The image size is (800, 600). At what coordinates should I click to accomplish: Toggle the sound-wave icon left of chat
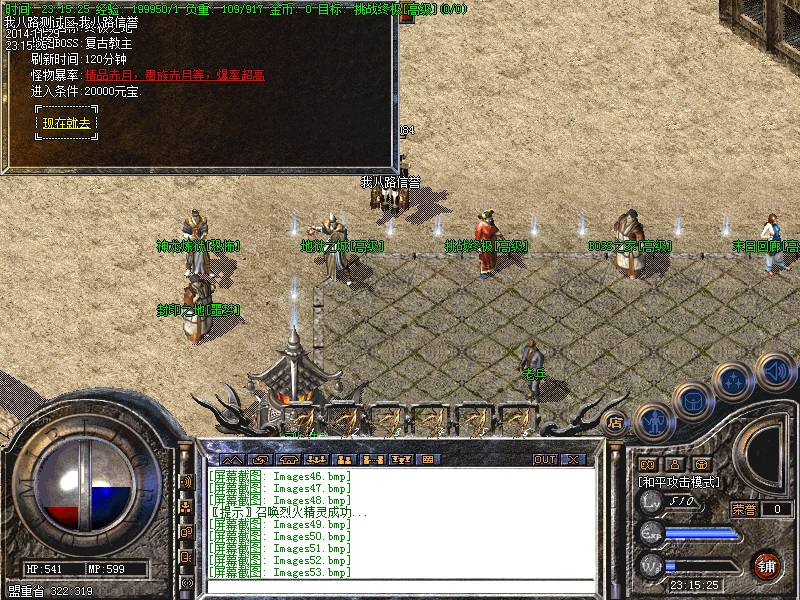click(186, 481)
